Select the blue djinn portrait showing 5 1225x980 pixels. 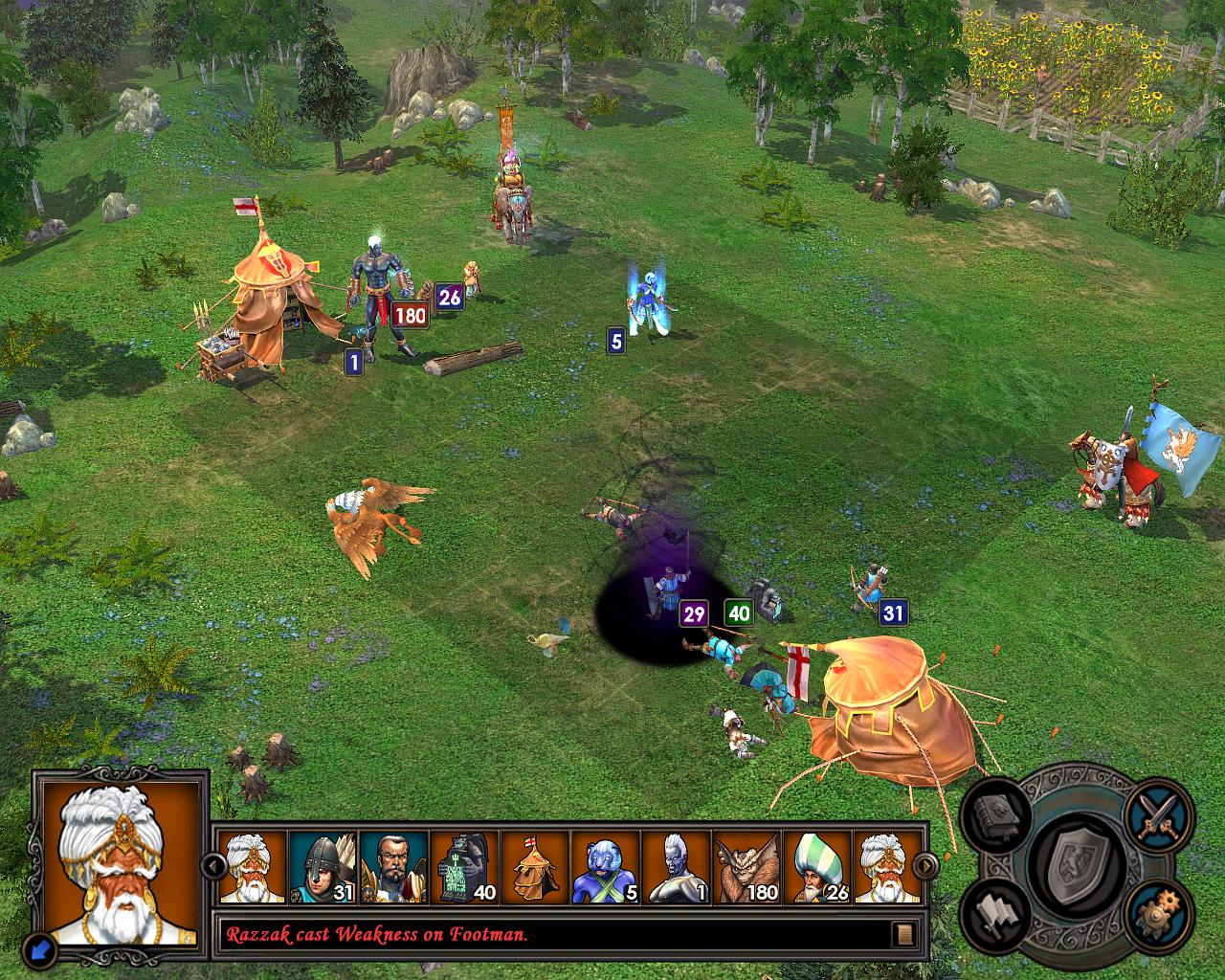[x=605, y=868]
